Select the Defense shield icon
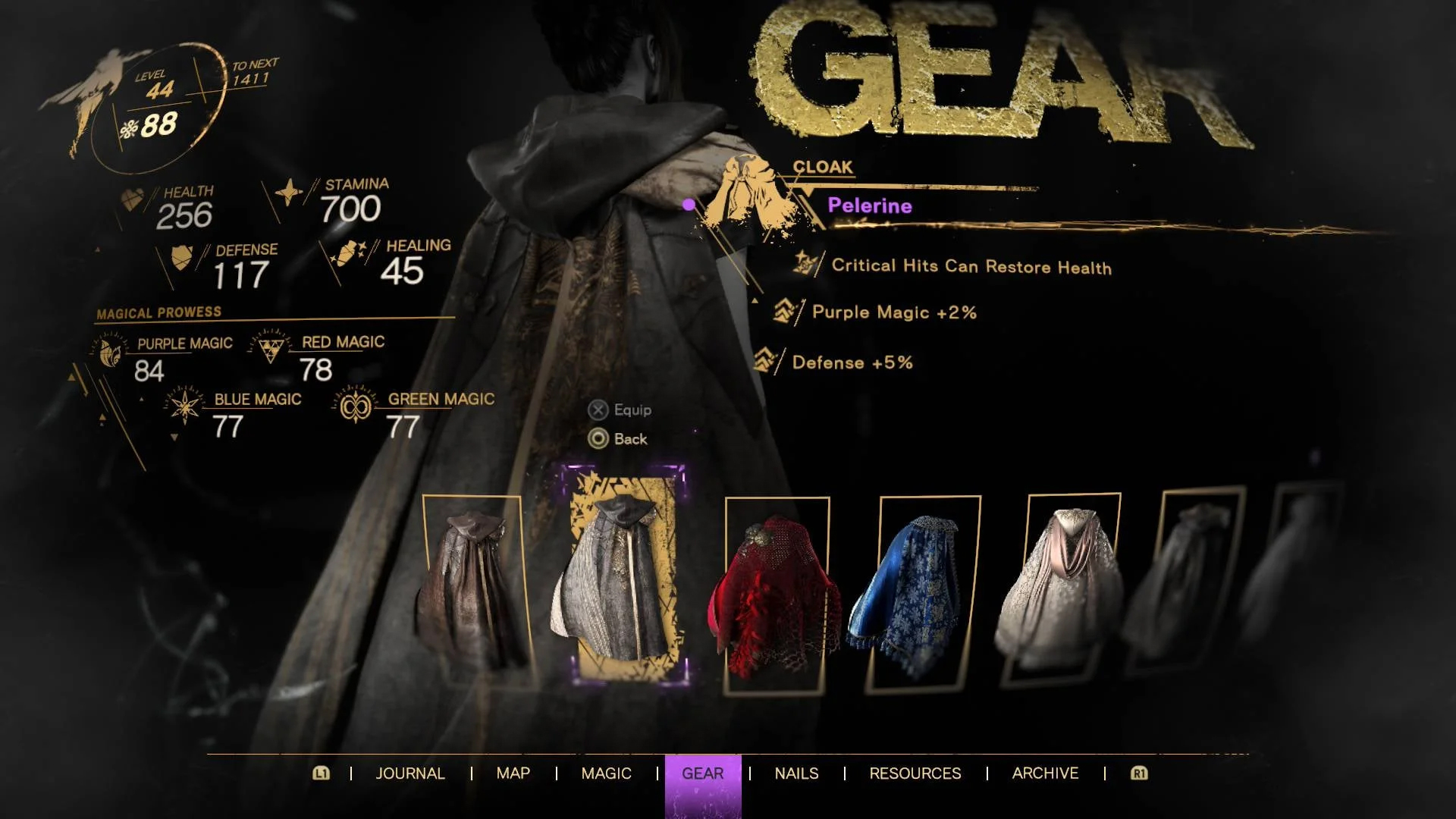The image size is (1456, 819). coord(182,258)
